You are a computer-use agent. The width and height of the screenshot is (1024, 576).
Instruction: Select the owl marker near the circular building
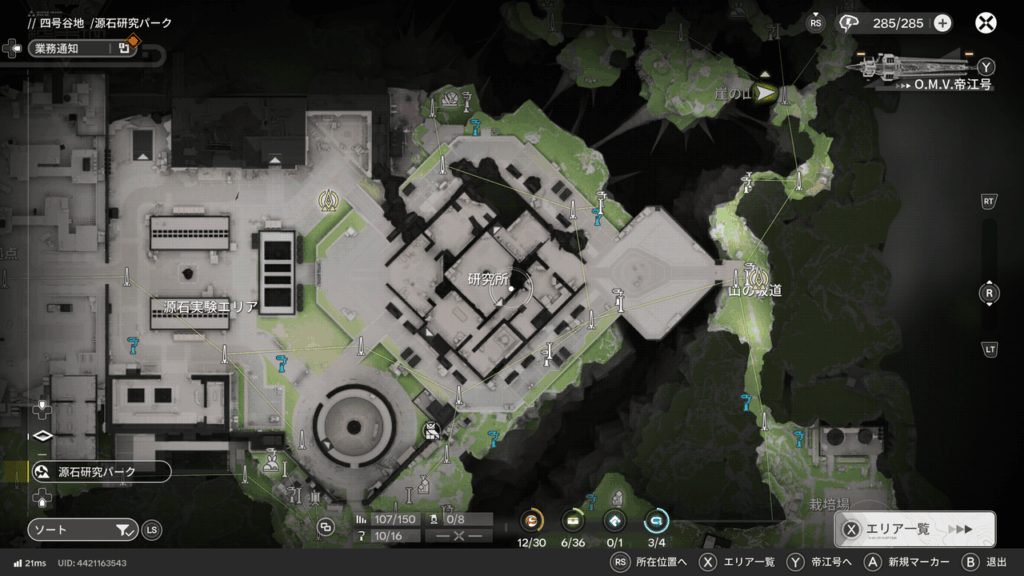pos(431,432)
